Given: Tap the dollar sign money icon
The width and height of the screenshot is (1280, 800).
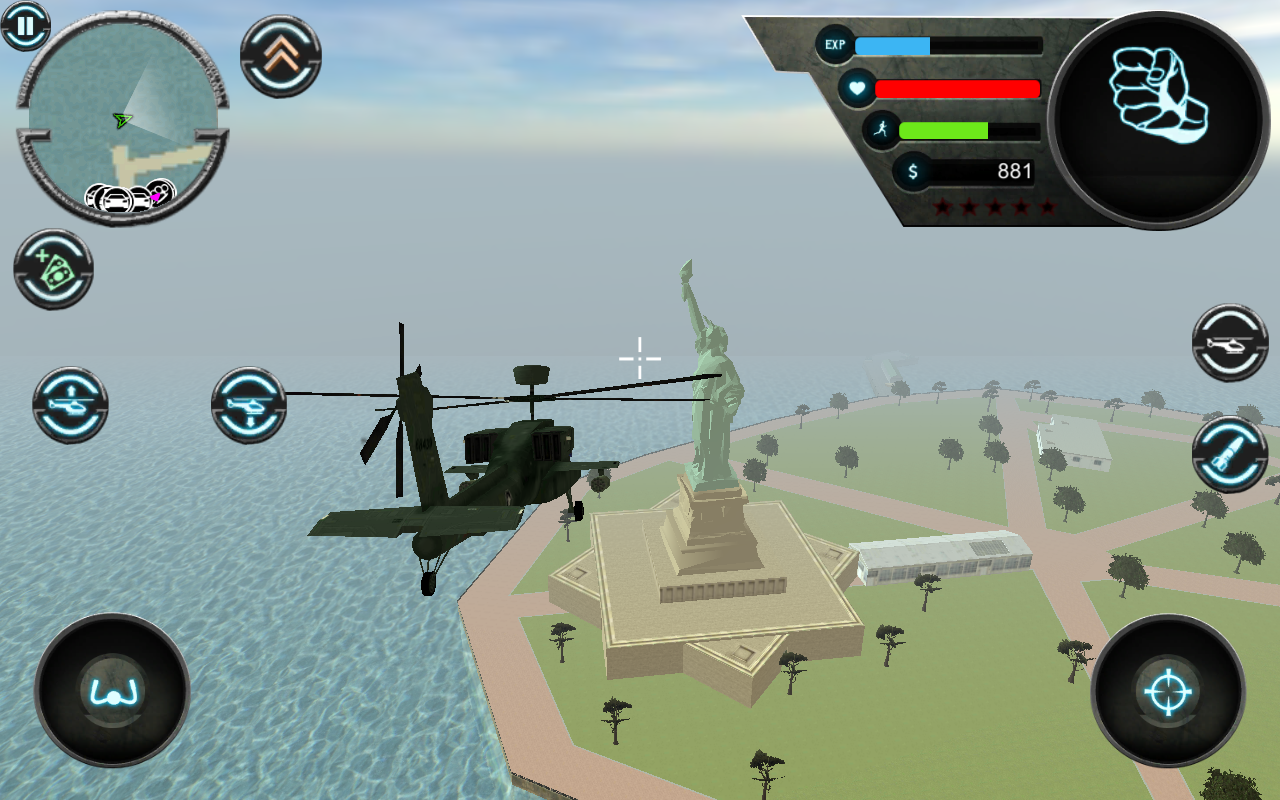Looking at the screenshot, I should click(x=911, y=170).
